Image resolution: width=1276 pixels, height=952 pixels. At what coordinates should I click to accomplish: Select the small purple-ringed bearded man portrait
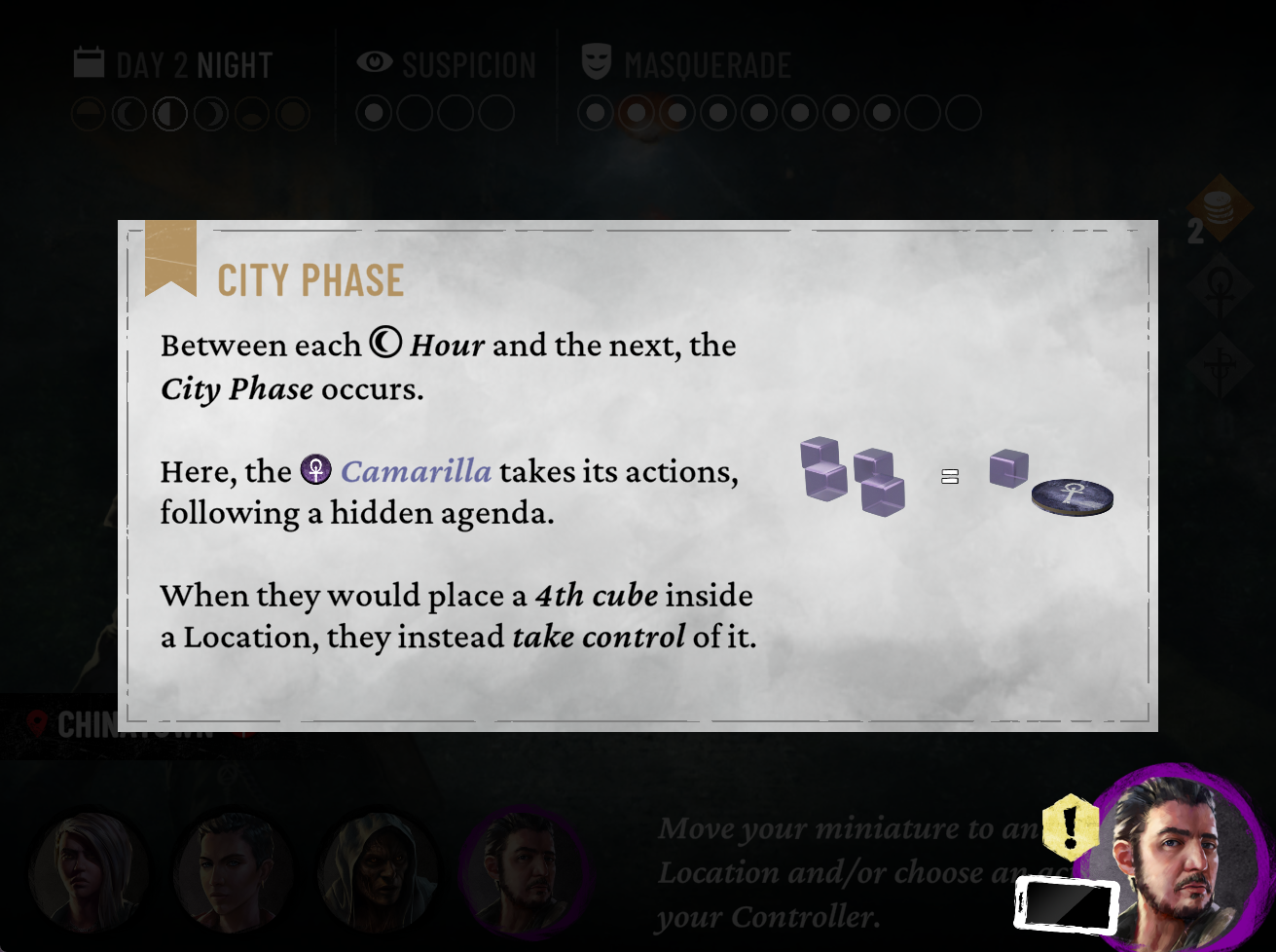coord(523,870)
